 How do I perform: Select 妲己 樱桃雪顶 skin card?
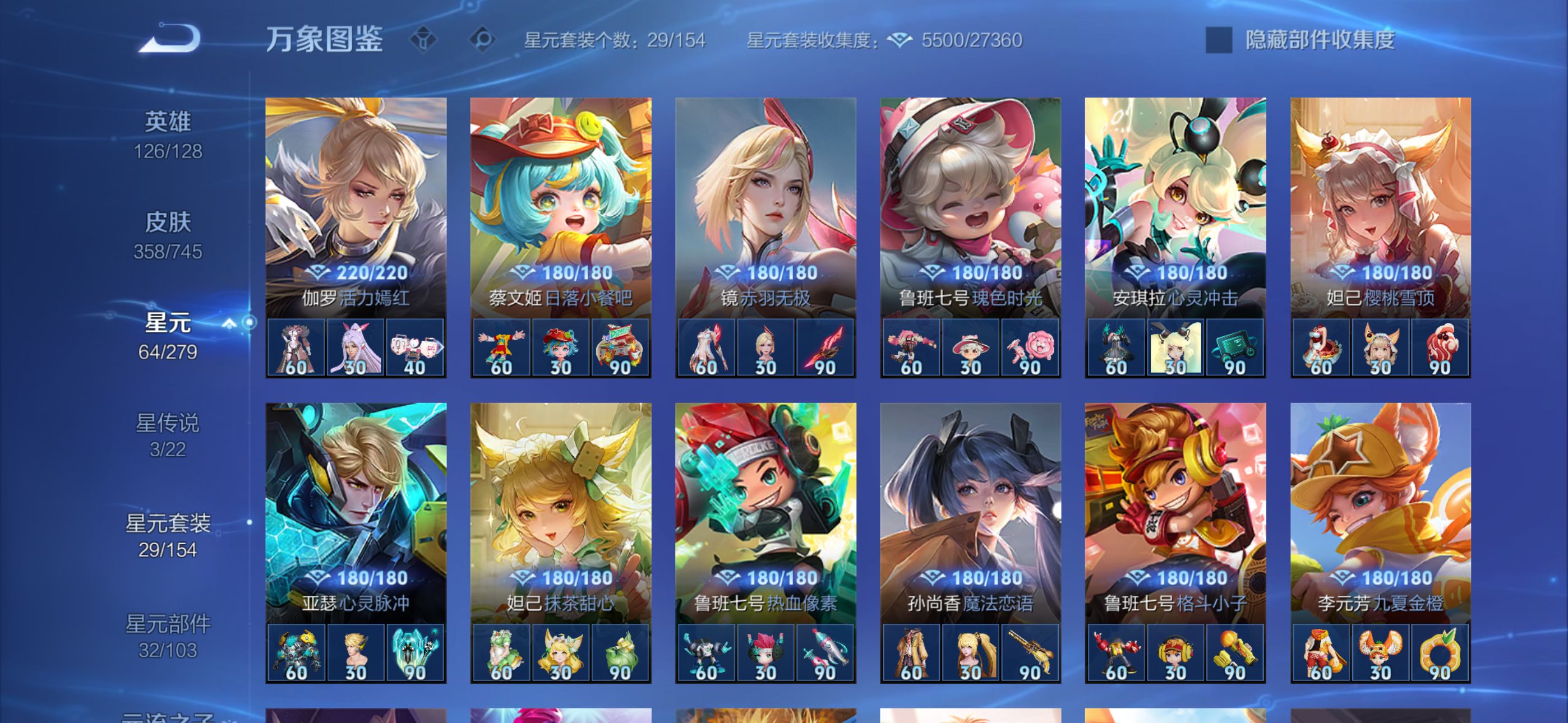click(1380, 207)
